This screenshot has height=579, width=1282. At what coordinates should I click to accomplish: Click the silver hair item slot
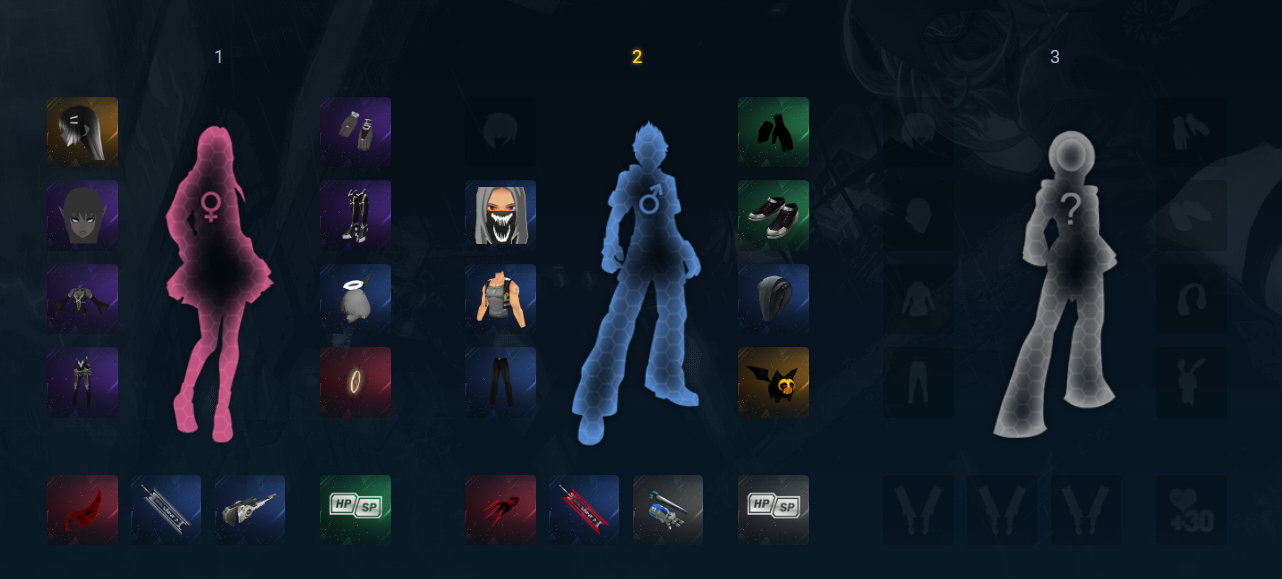82,132
